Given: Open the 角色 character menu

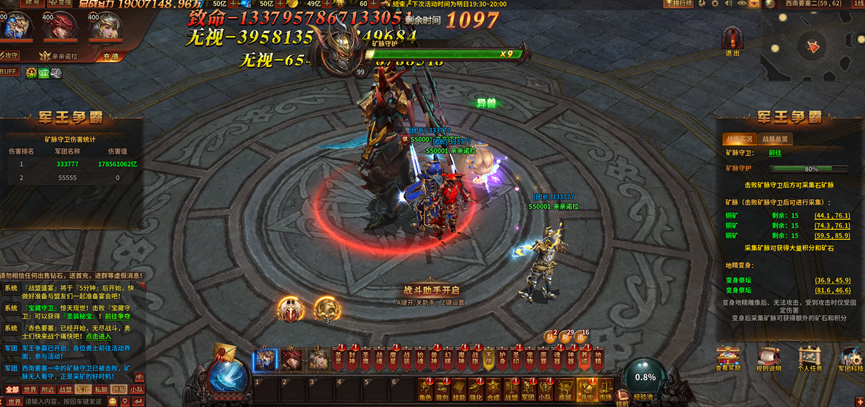Looking at the screenshot, I should point(426,389).
